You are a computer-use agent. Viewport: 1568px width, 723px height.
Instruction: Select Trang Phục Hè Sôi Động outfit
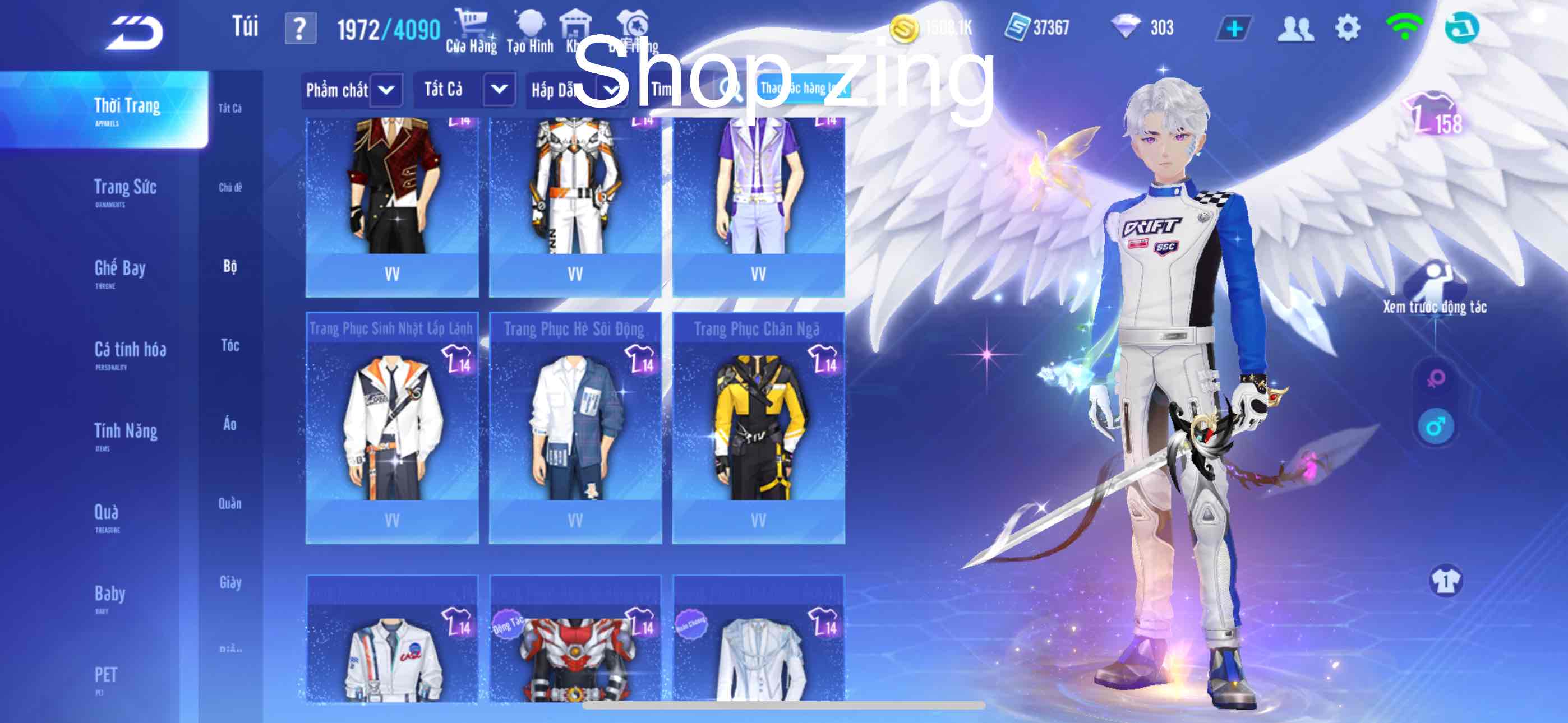click(575, 427)
